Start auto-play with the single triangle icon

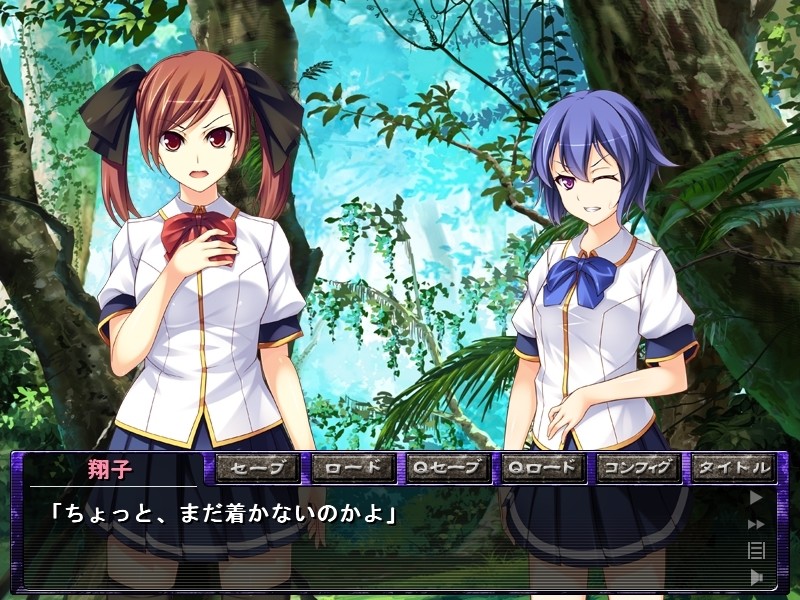(756, 496)
